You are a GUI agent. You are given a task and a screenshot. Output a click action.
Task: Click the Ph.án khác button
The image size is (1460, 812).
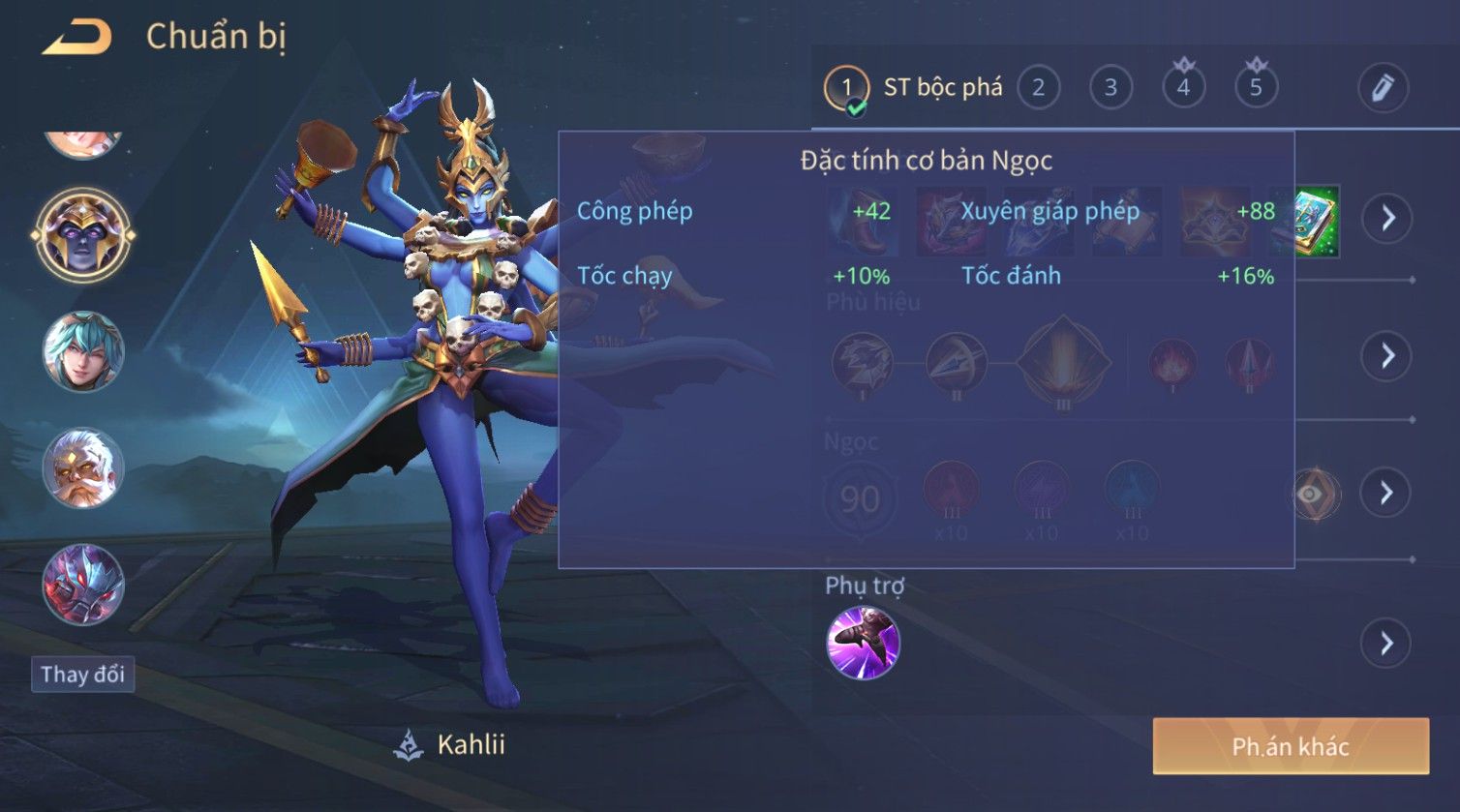pos(1290,746)
